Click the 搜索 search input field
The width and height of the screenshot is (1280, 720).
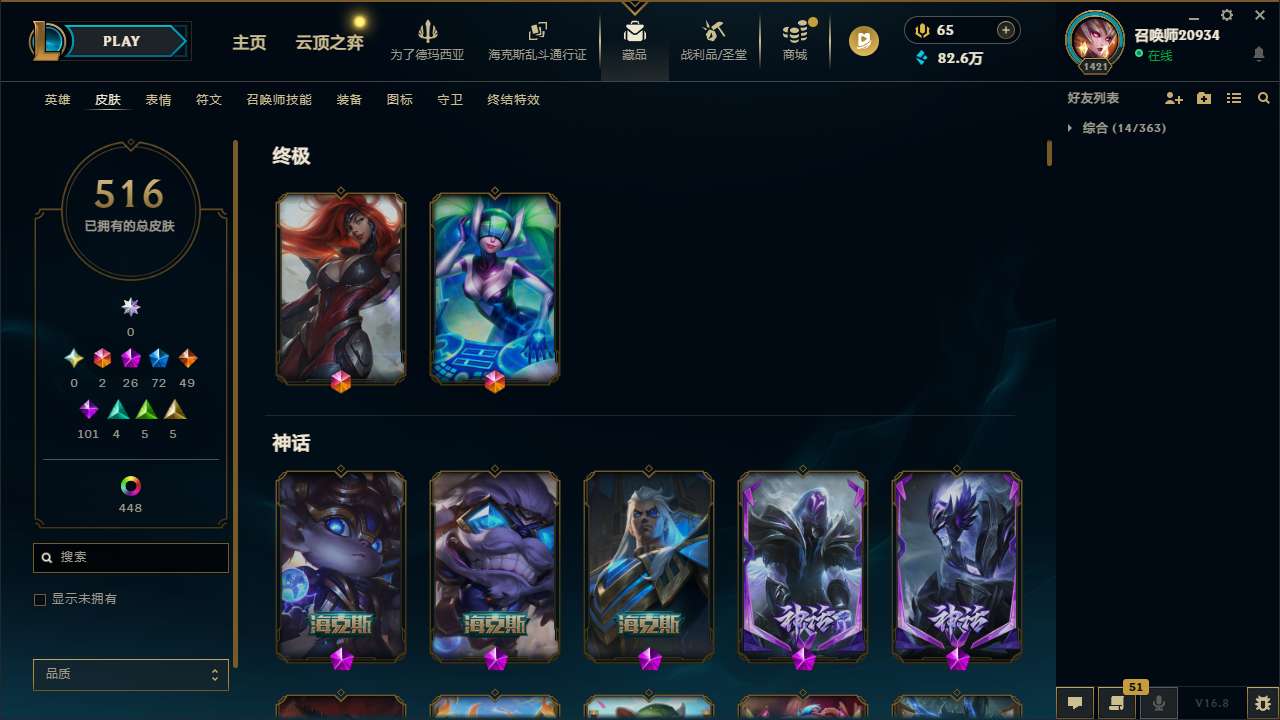click(130, 557)
